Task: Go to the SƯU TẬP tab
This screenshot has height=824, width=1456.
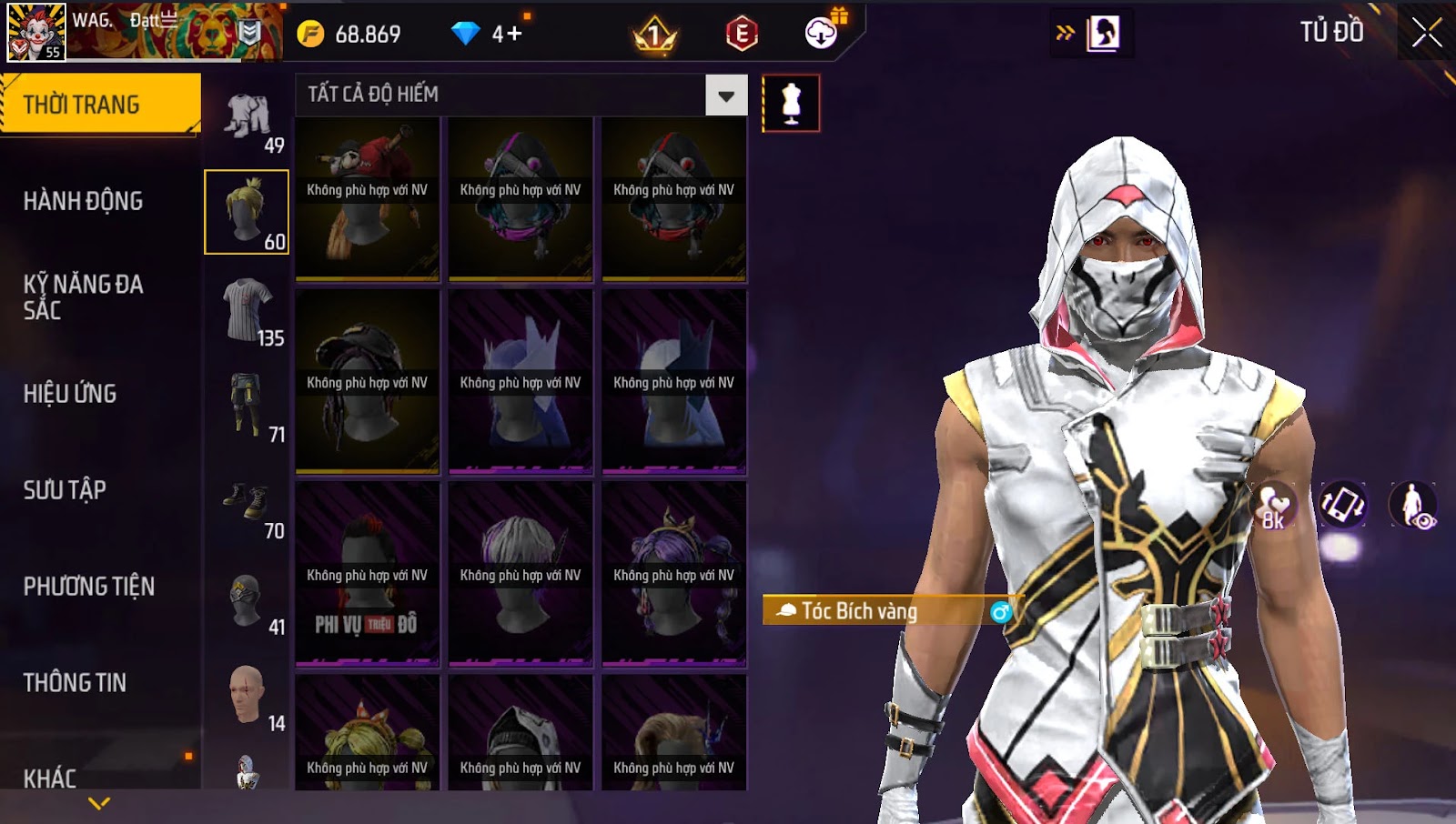Action: [x=66, y=490]
